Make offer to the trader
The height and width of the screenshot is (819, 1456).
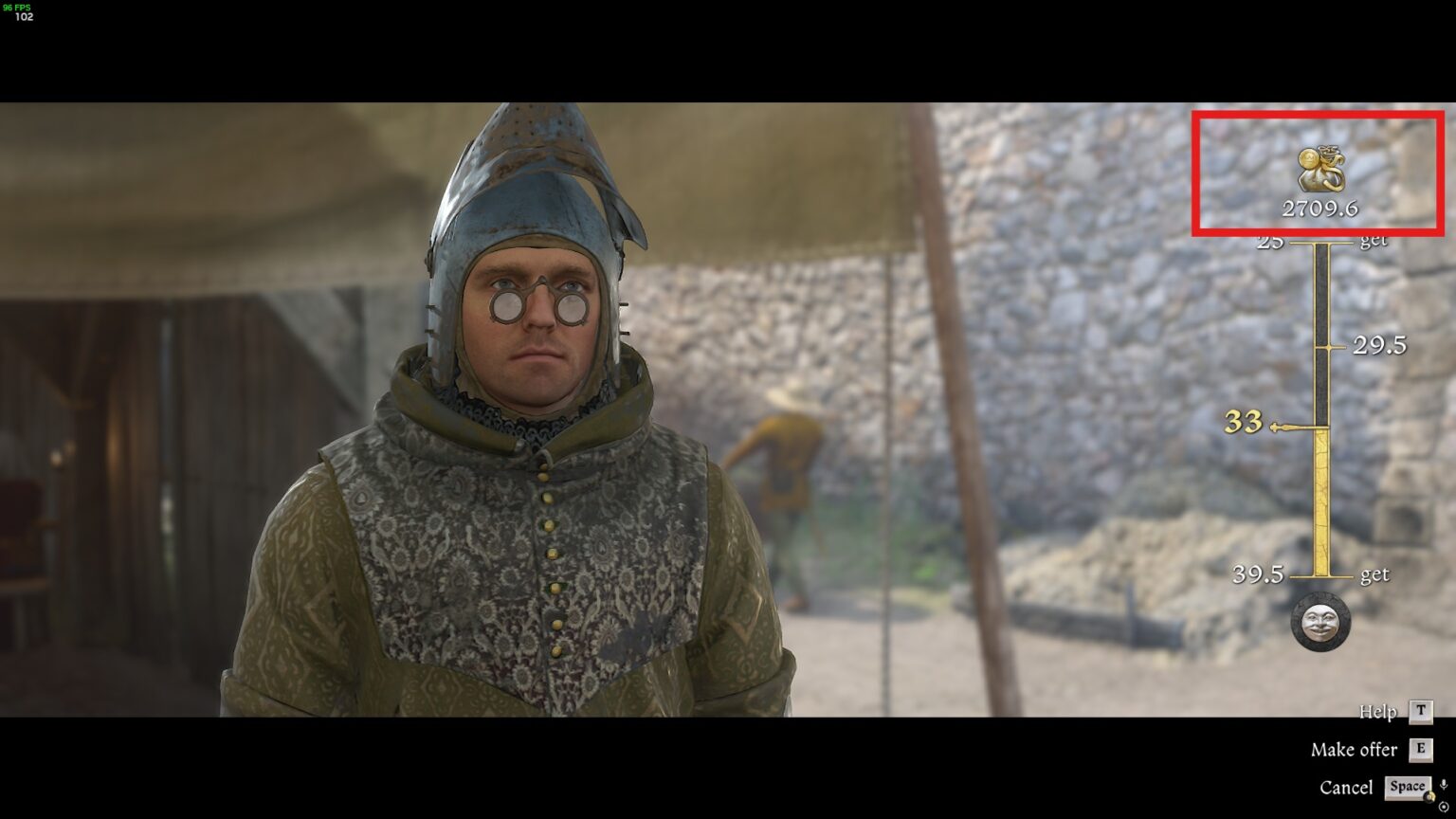coord(1353,749)
